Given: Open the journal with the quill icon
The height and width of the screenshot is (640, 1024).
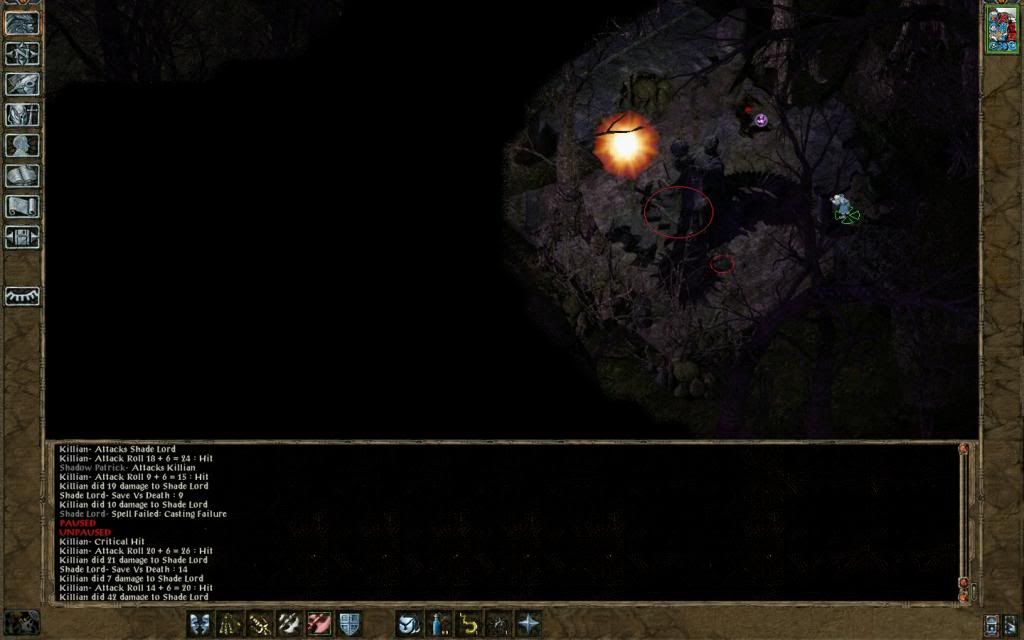Looking at the screenshot, I should [22, 84].
